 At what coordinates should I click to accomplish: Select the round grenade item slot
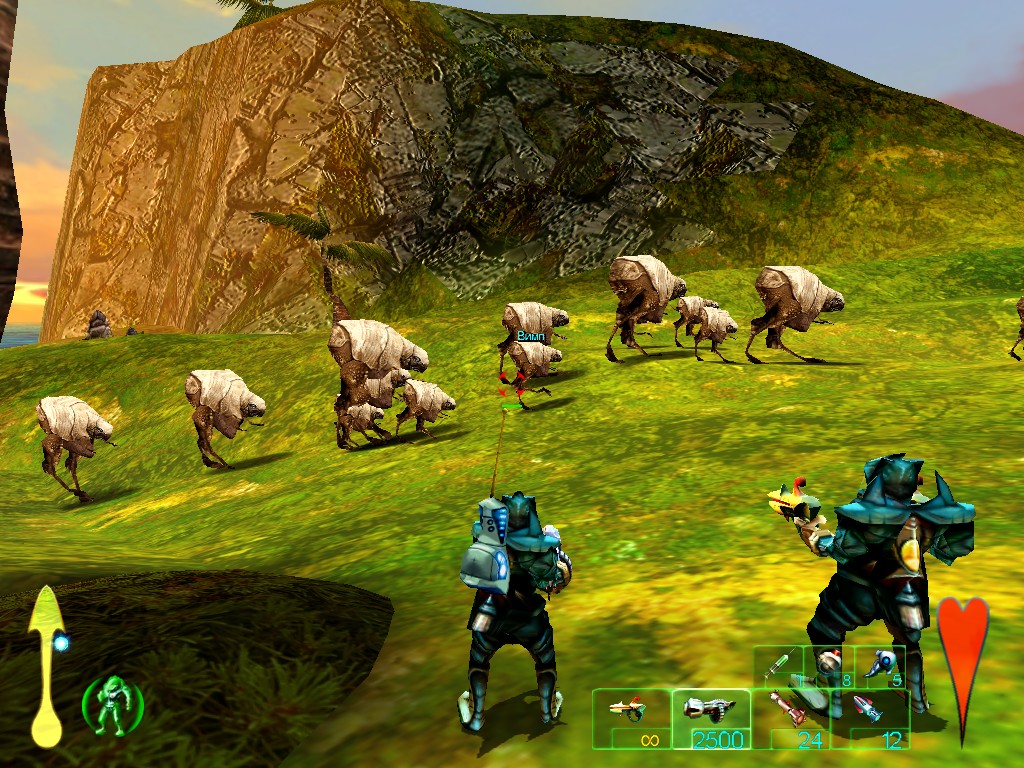click(x=829, y=664)
